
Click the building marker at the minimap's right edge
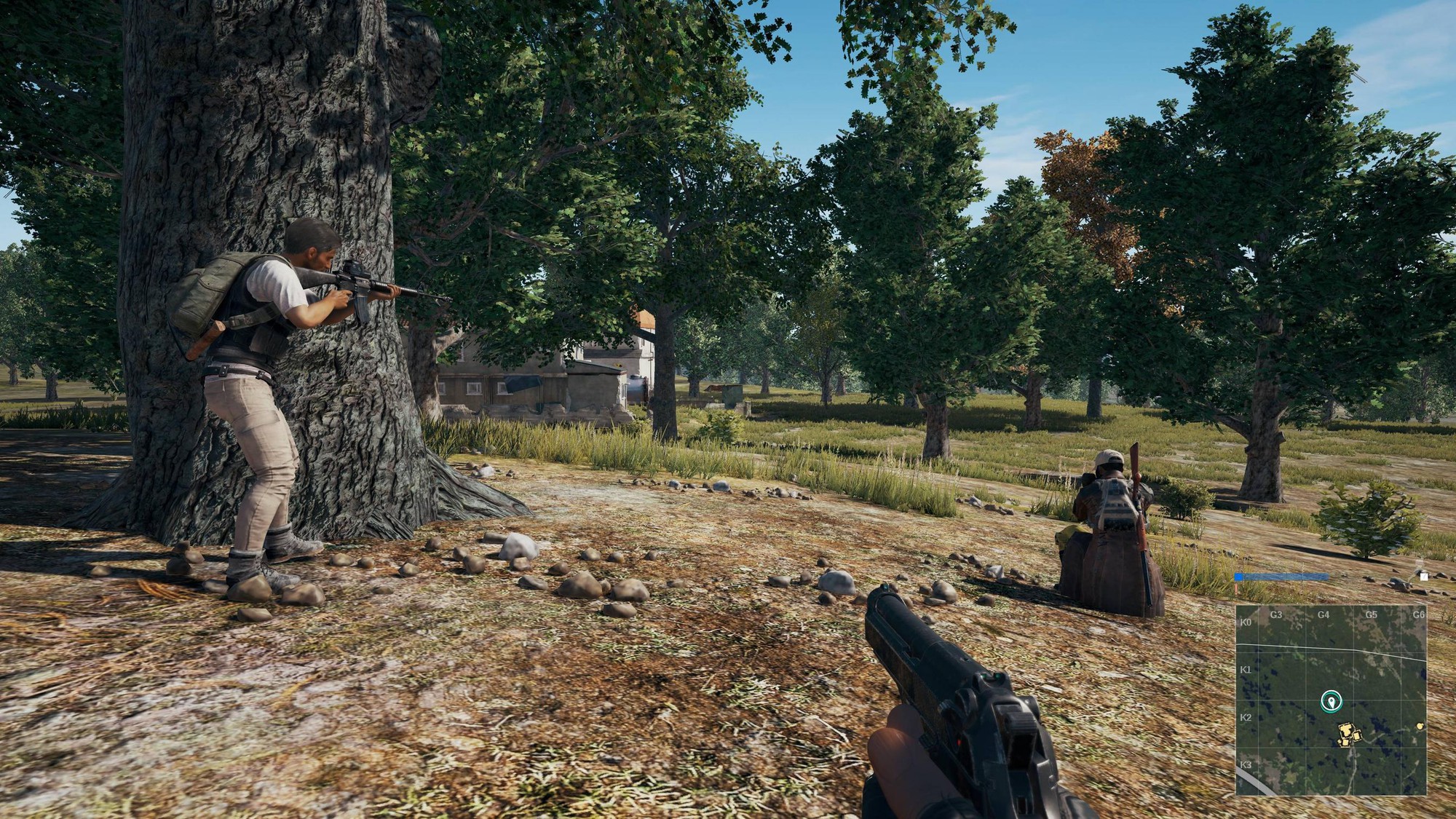pos(1420,727)
